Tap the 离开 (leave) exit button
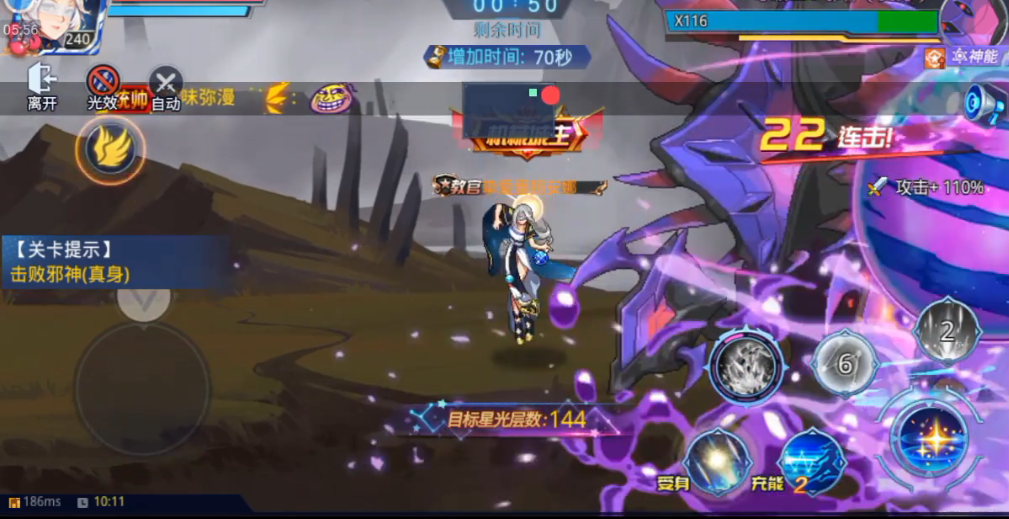The height and width of the screenshot is (519, 1009). click(x=42, y=86)
